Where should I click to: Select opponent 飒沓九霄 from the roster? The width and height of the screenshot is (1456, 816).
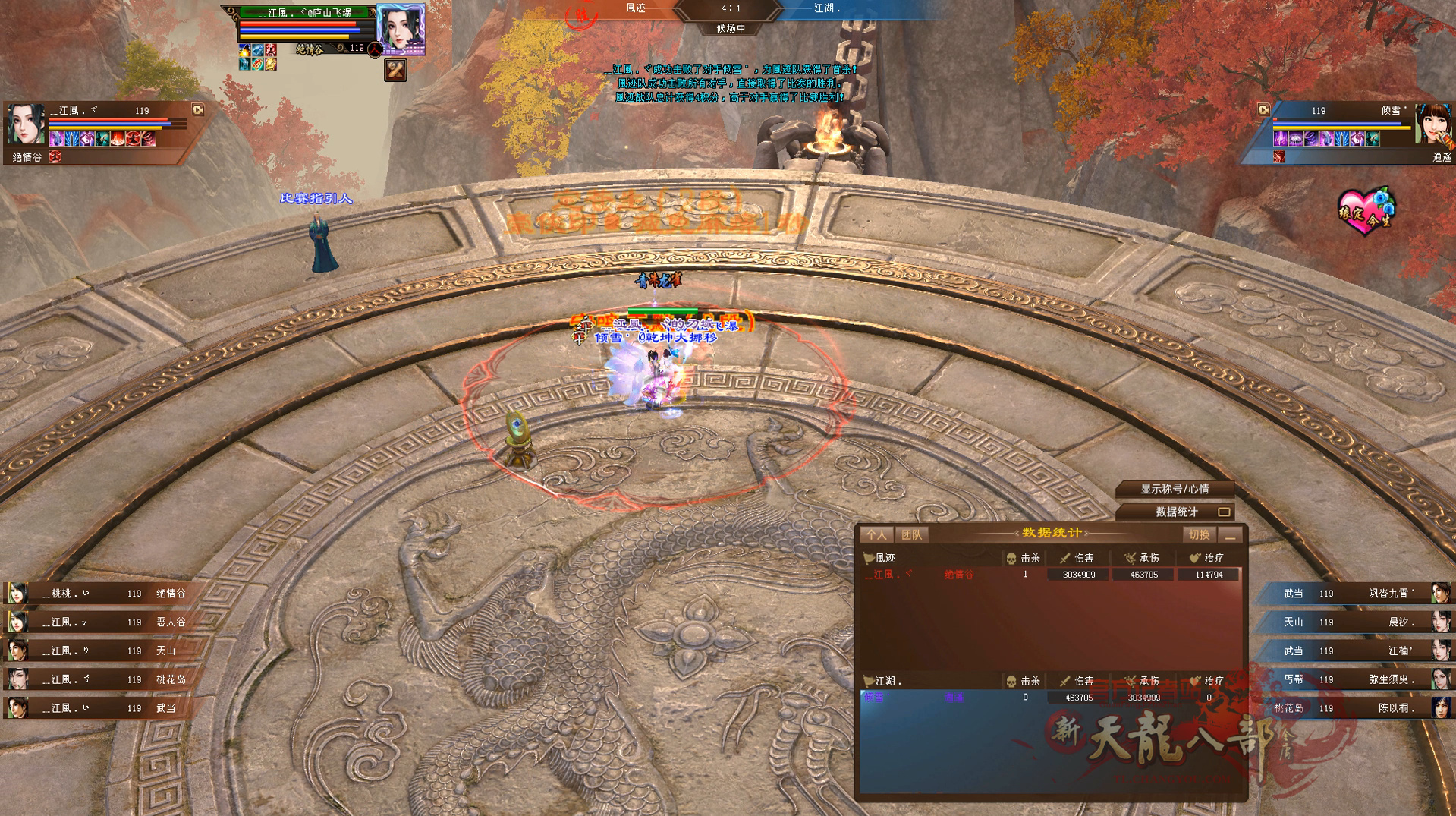[1358, 594]
